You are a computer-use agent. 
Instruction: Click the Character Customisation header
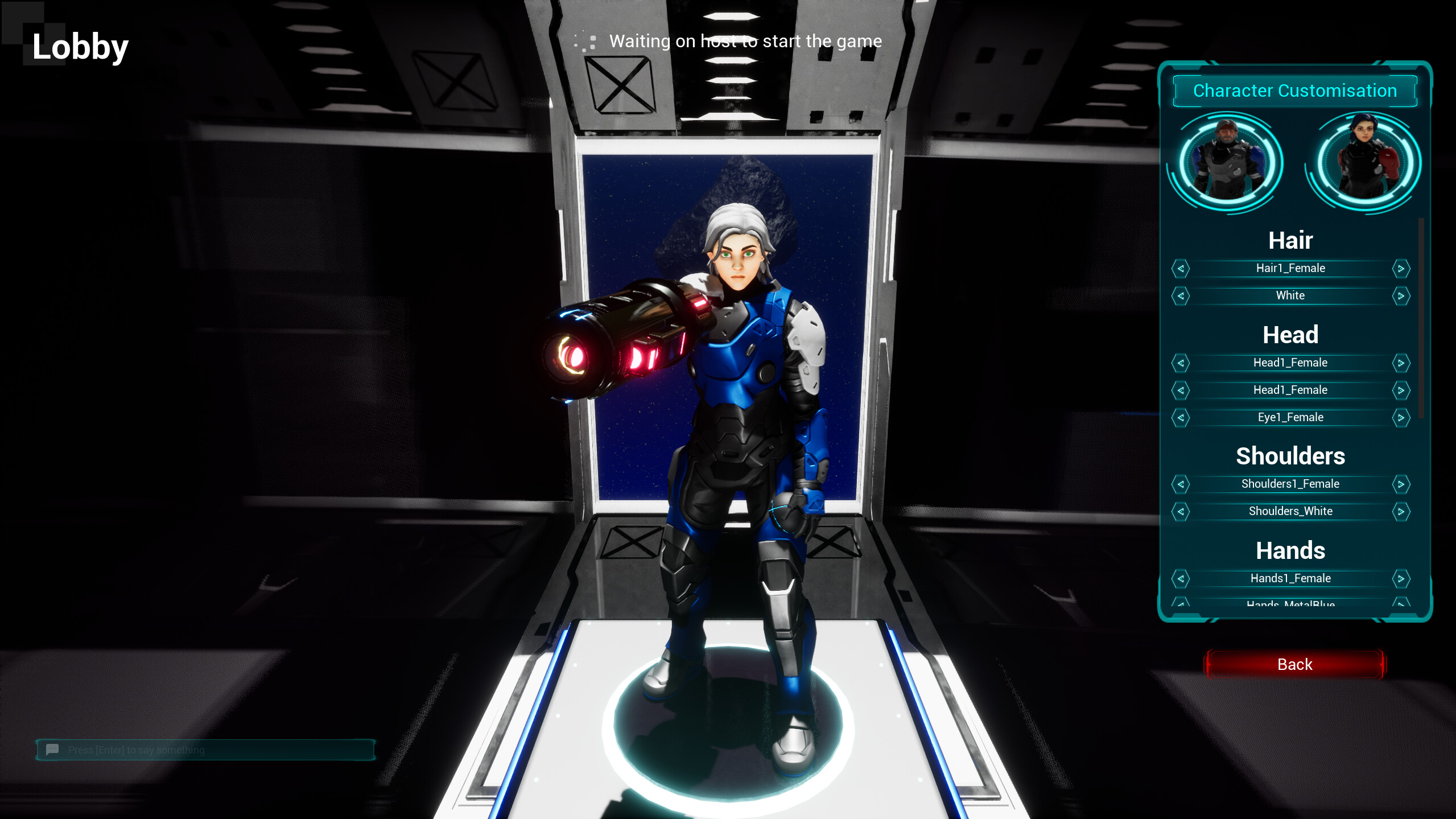pyautogui.click(x=1293, y=90)
